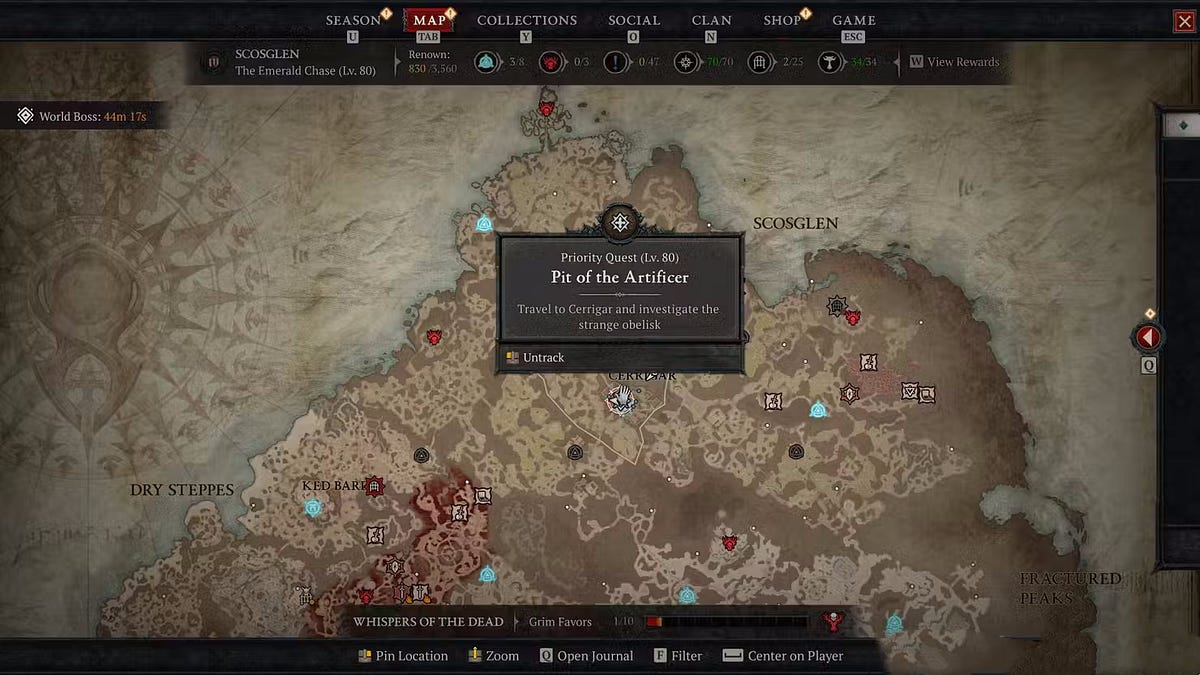1200x675 pixels.
Task: Click the Pin Location option
Action: pos(403,656)
